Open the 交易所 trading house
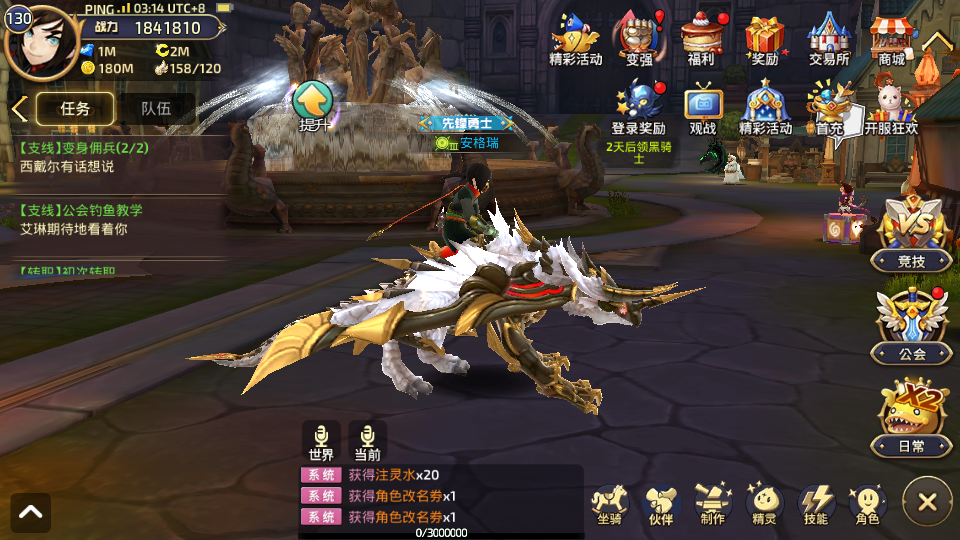Screen dimensions: 960x540 828,40
